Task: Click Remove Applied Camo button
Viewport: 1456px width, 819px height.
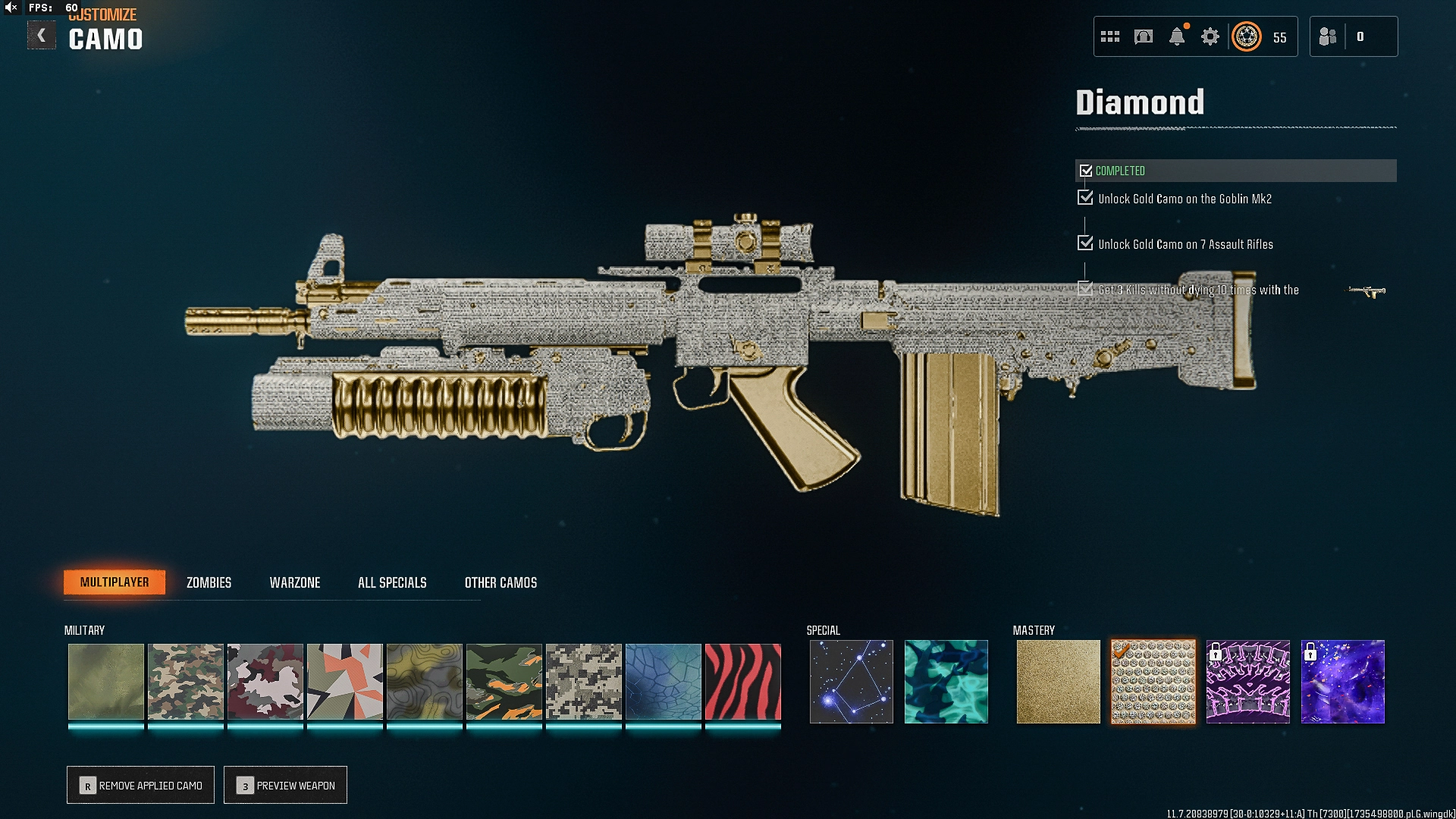Action: click(141, 785)
